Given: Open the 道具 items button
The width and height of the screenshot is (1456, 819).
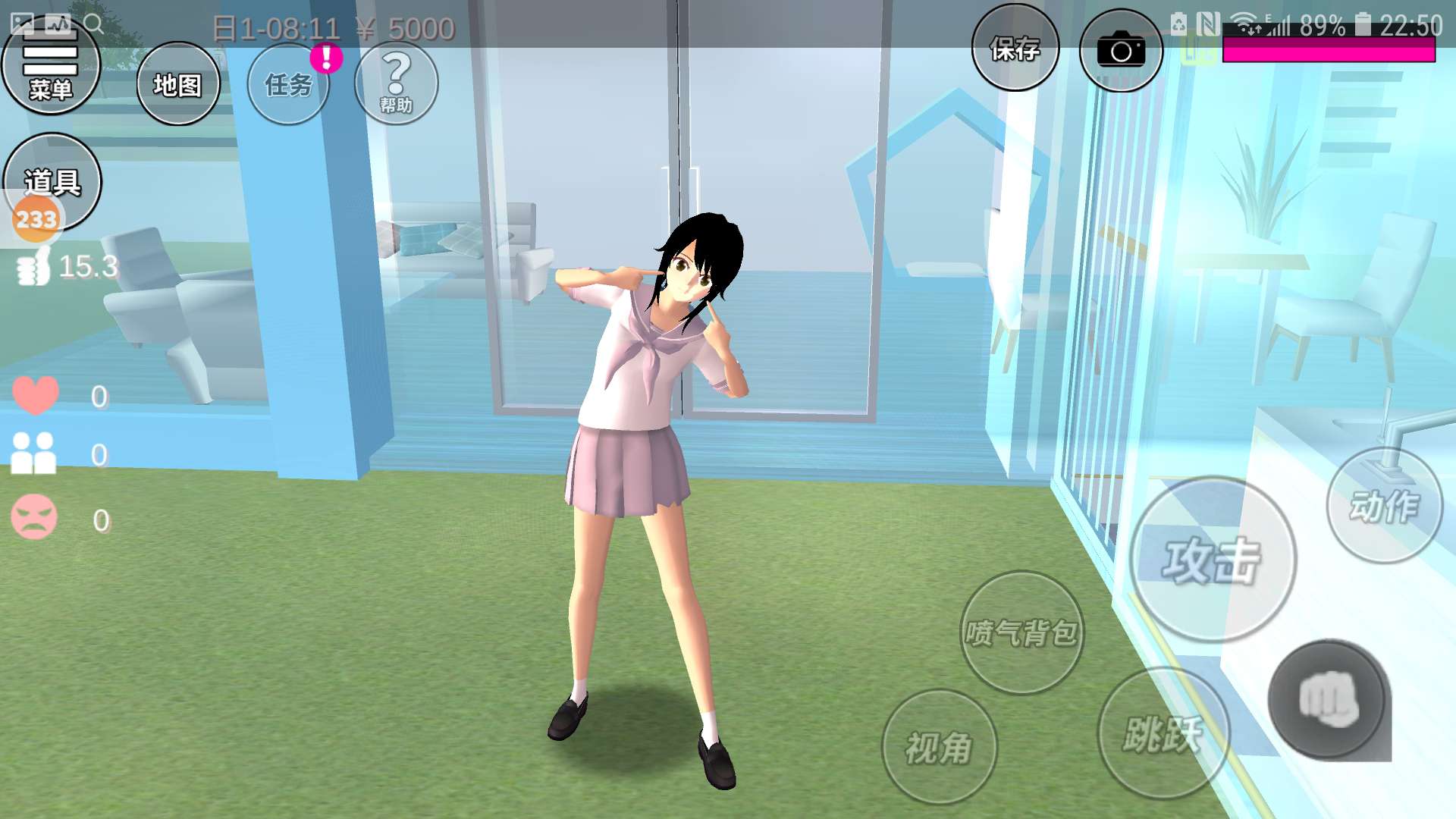Looking at the screenshot, I should click(x=52, y=182).
